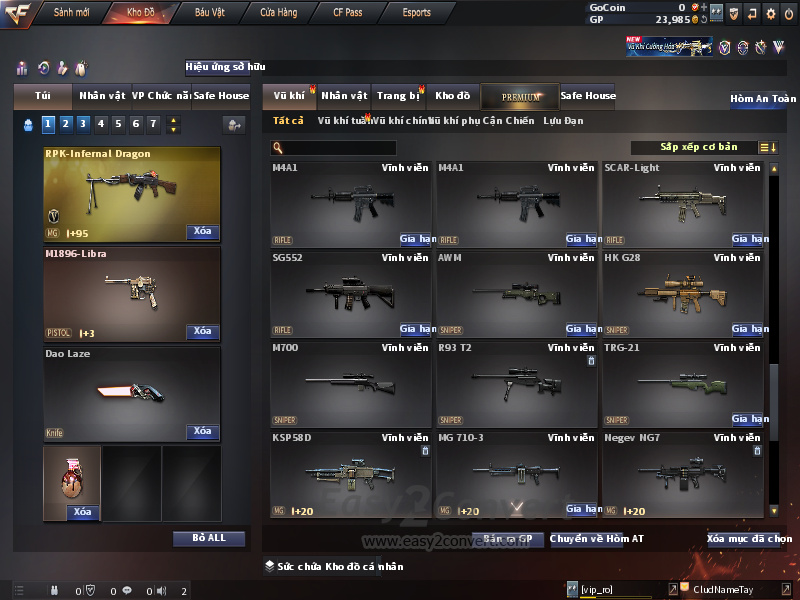Open the Hòm An Toàn safe box

pyautogui.click(x=763, y=99)
